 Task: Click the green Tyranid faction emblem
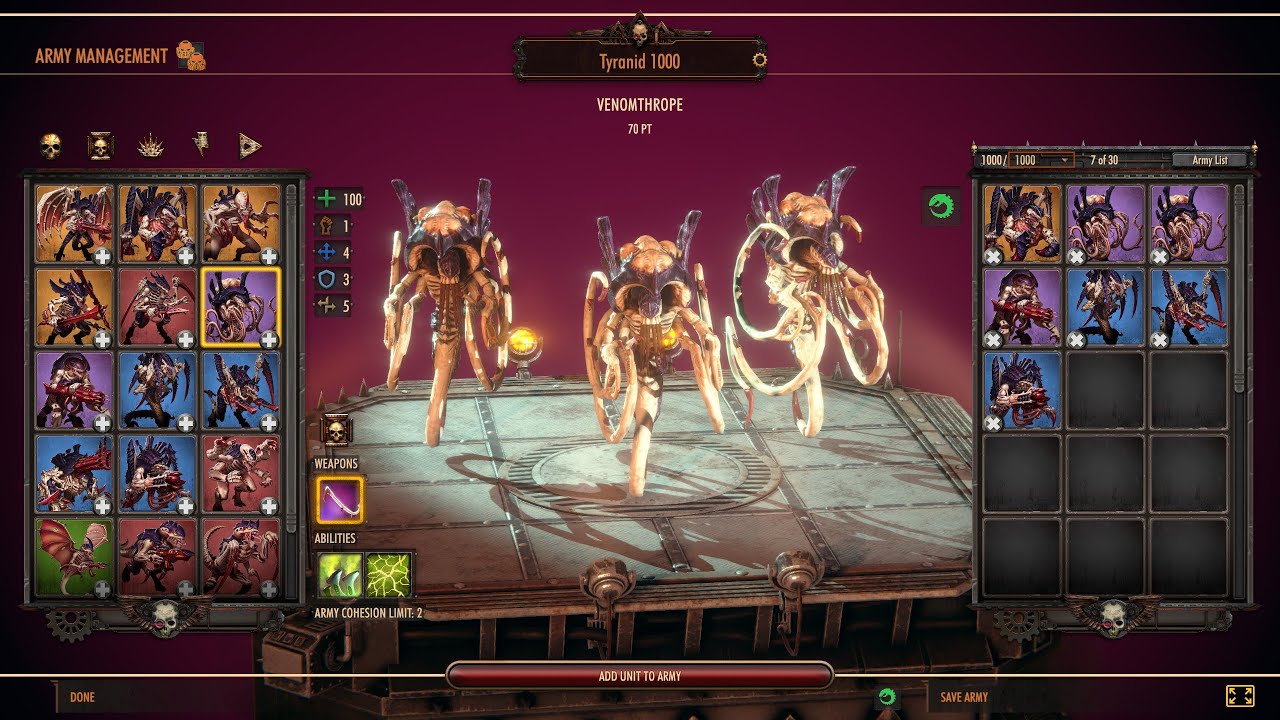coord(940,207)
